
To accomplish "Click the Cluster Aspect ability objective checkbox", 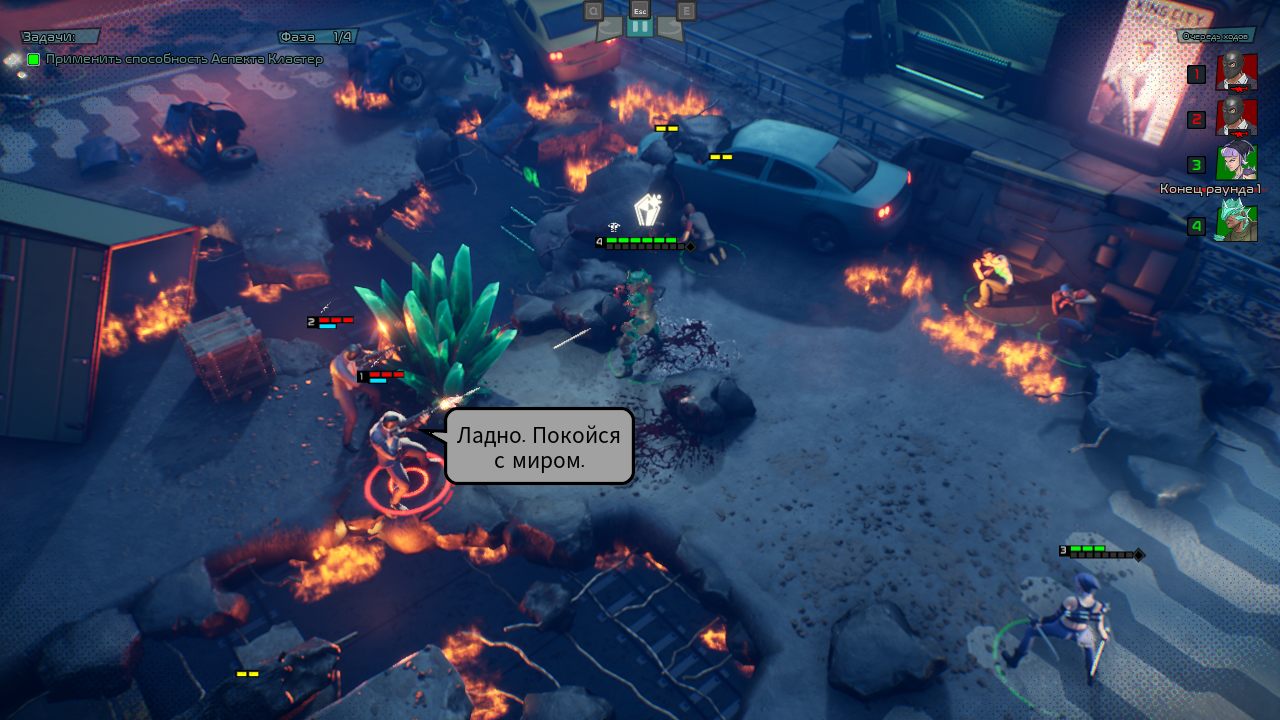I will [34, 59].
